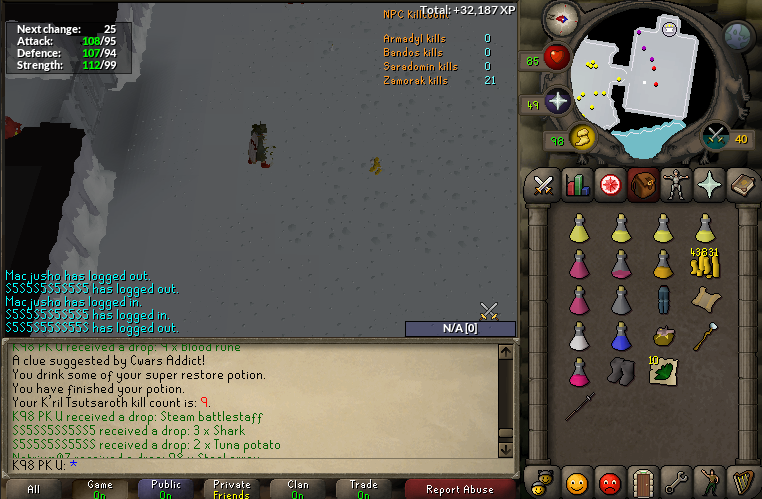Switch to the Magic spellbook tab
This screenshot has height=499, width=762.
[x=743, y=184]
